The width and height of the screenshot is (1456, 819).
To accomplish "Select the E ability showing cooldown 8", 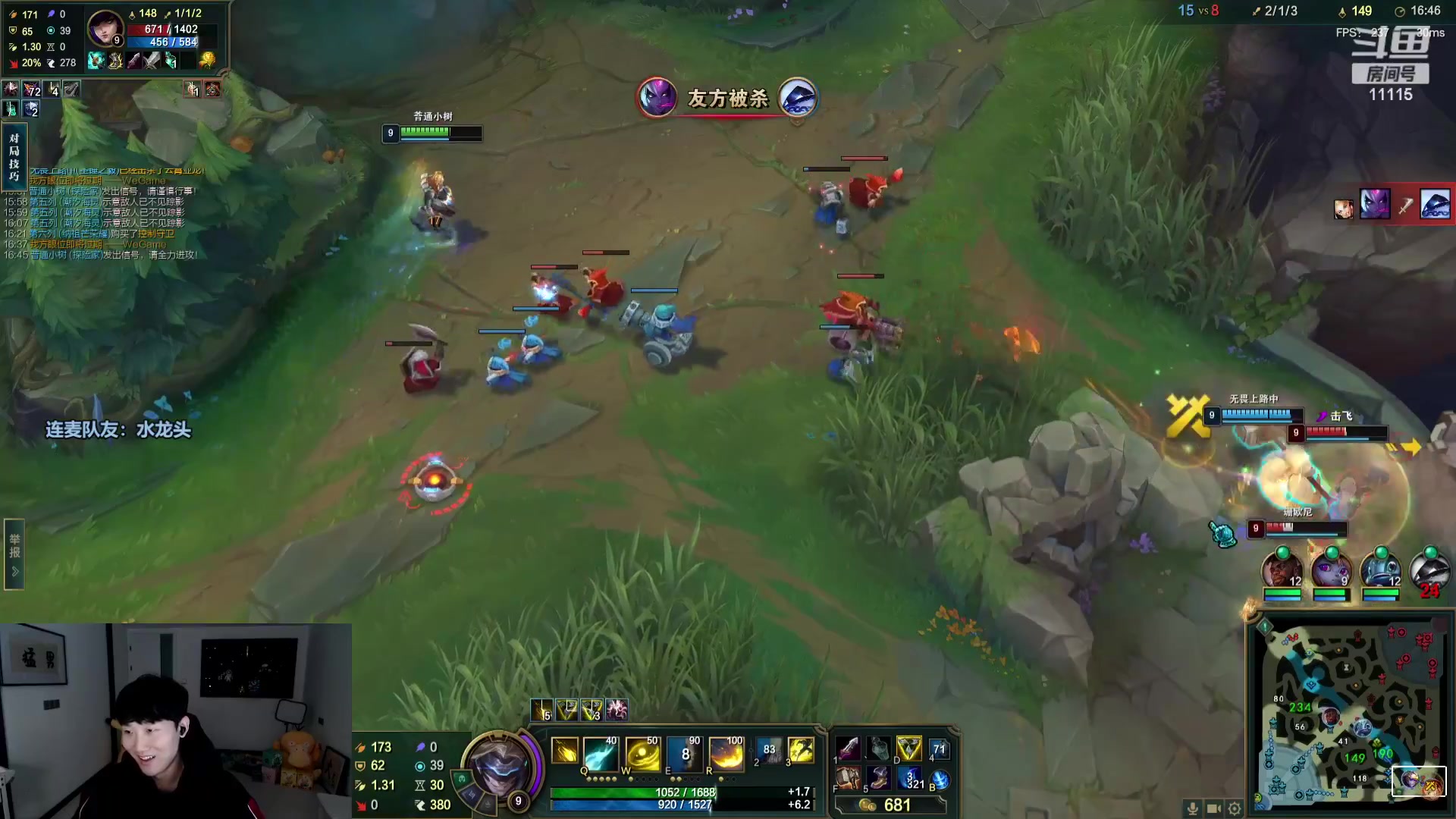I will pyautogui.click(x=685, y=753).
